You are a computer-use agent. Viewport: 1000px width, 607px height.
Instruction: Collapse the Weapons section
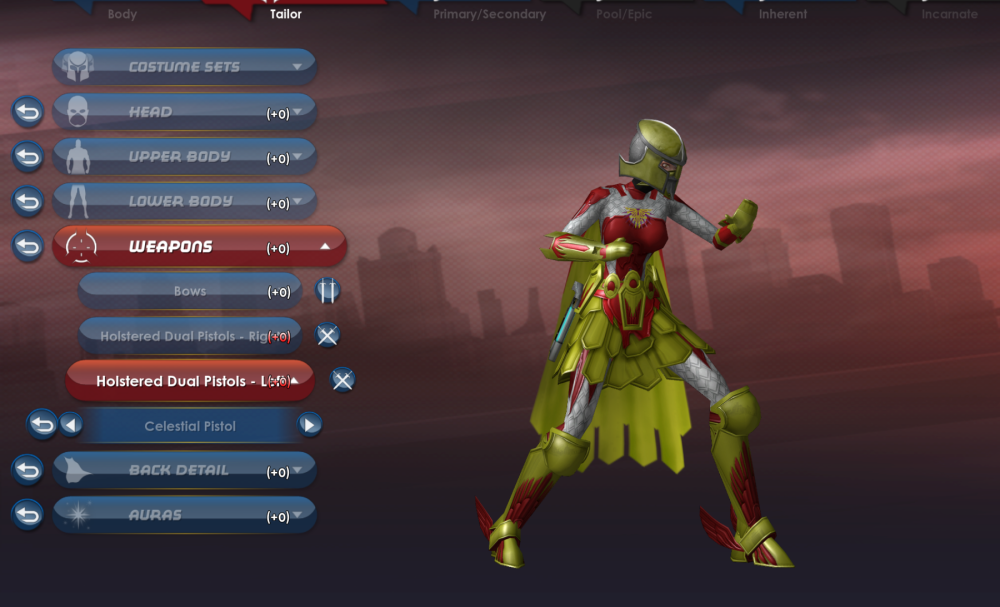[198, 246]
